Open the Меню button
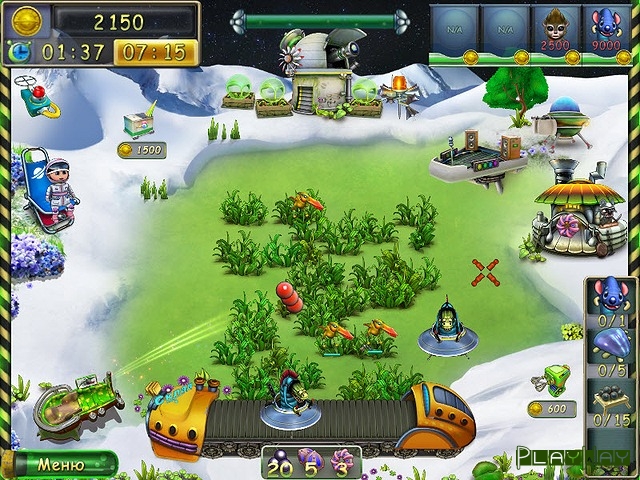 pyautogui.click(x=60, y=464)
